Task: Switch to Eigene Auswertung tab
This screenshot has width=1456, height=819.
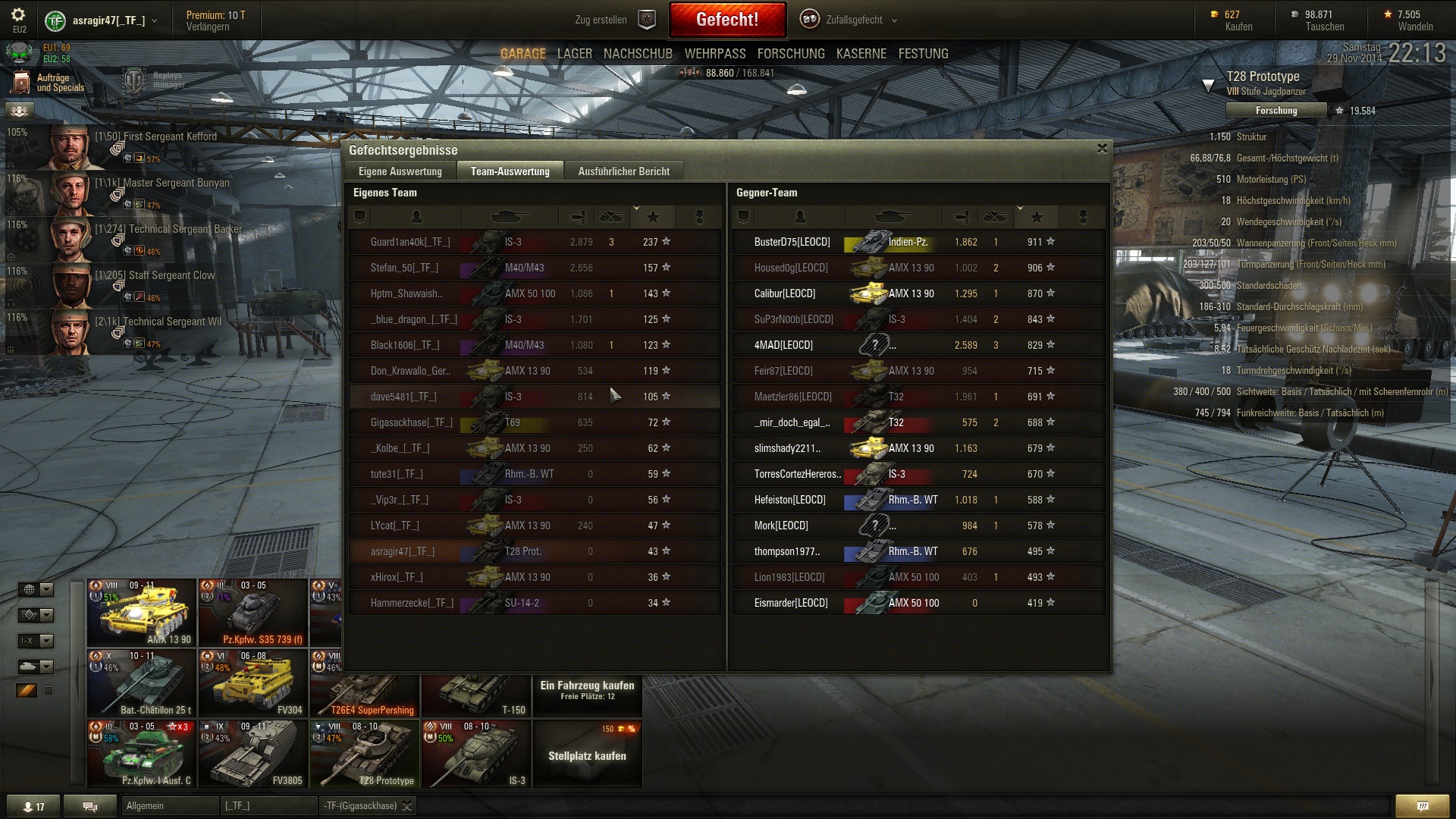Action: [x=400, y=171]
